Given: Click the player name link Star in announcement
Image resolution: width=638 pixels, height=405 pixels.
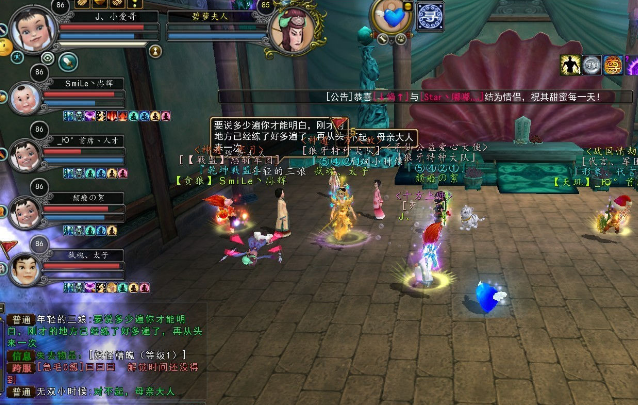Looking at the screenshot, I should tap(432, 97).
